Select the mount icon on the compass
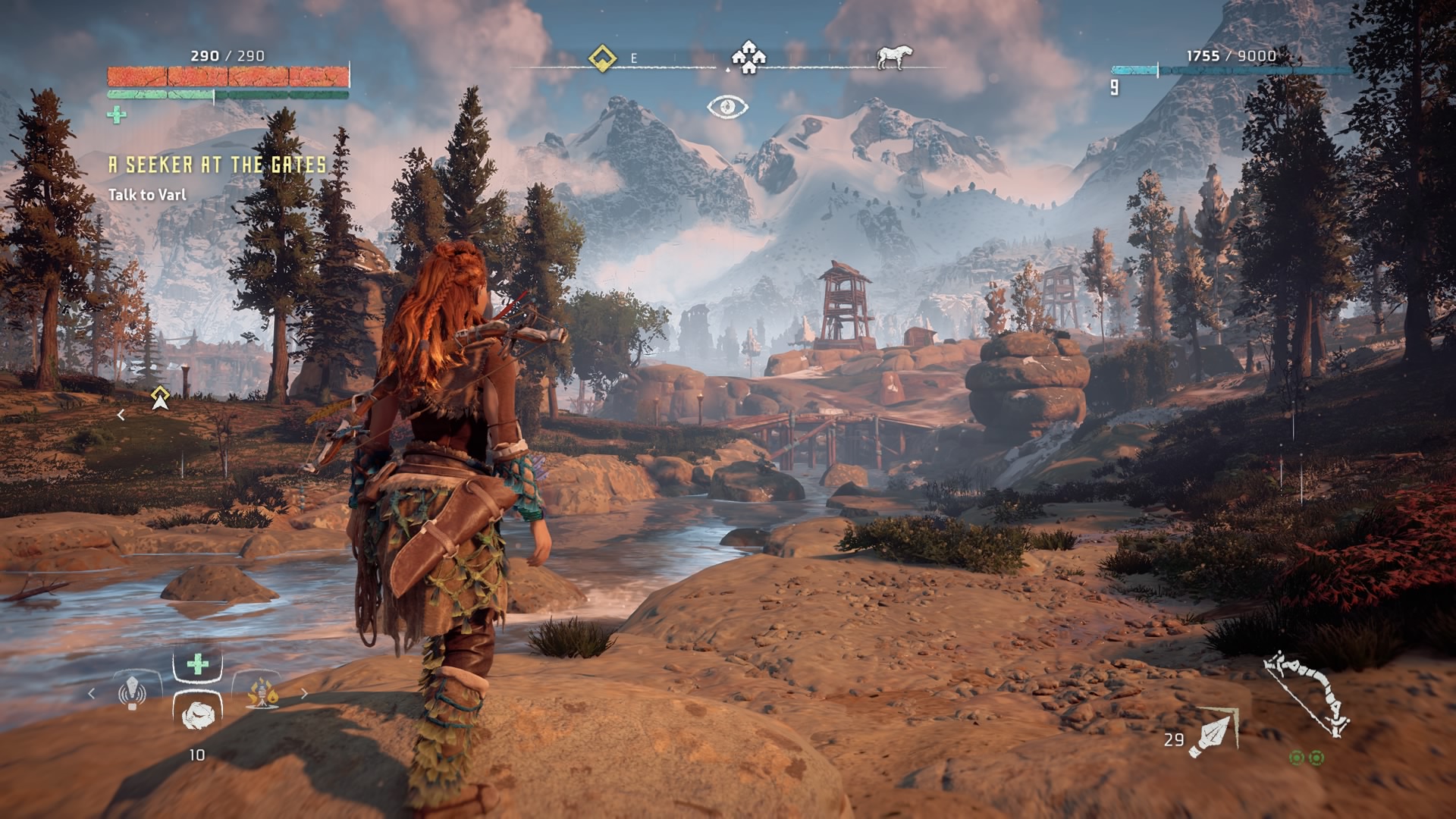 pyautogui.click(x=893, y=58)
